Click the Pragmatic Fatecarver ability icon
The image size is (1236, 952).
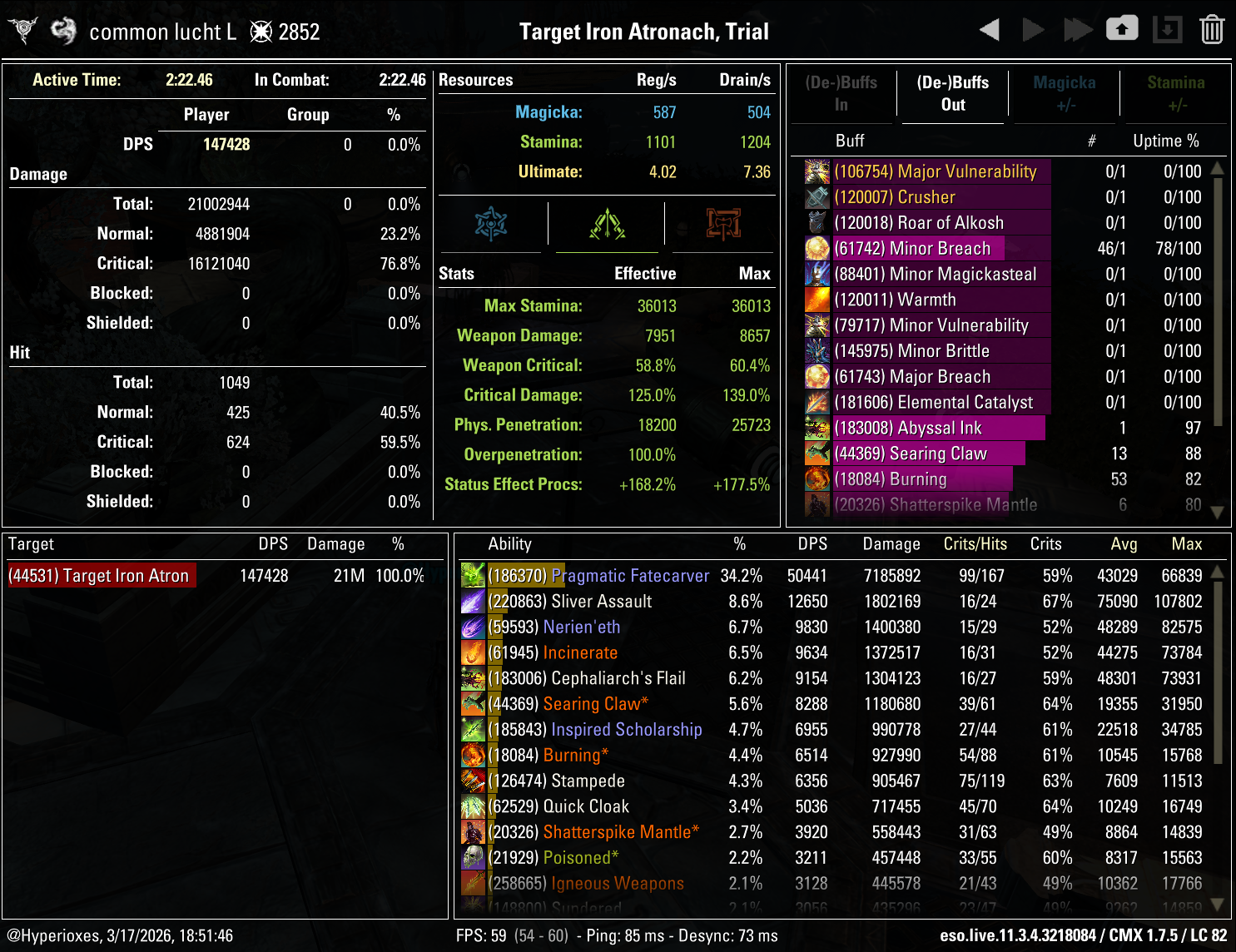coord(474,575)
